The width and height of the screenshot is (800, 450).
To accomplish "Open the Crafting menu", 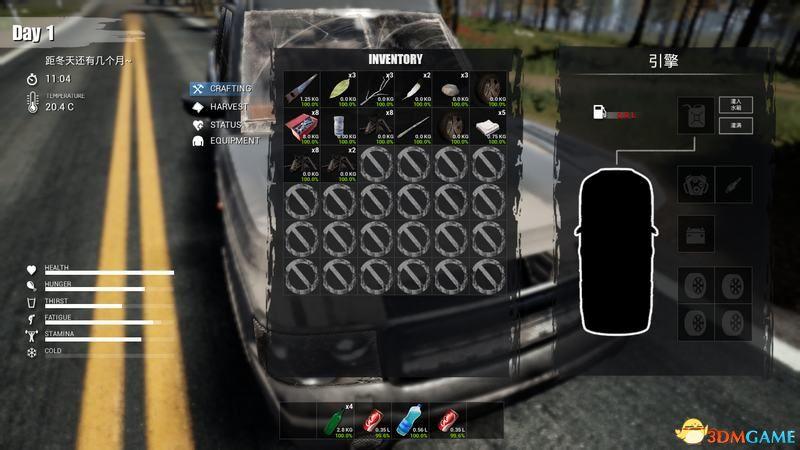I will tap(229, 88).
